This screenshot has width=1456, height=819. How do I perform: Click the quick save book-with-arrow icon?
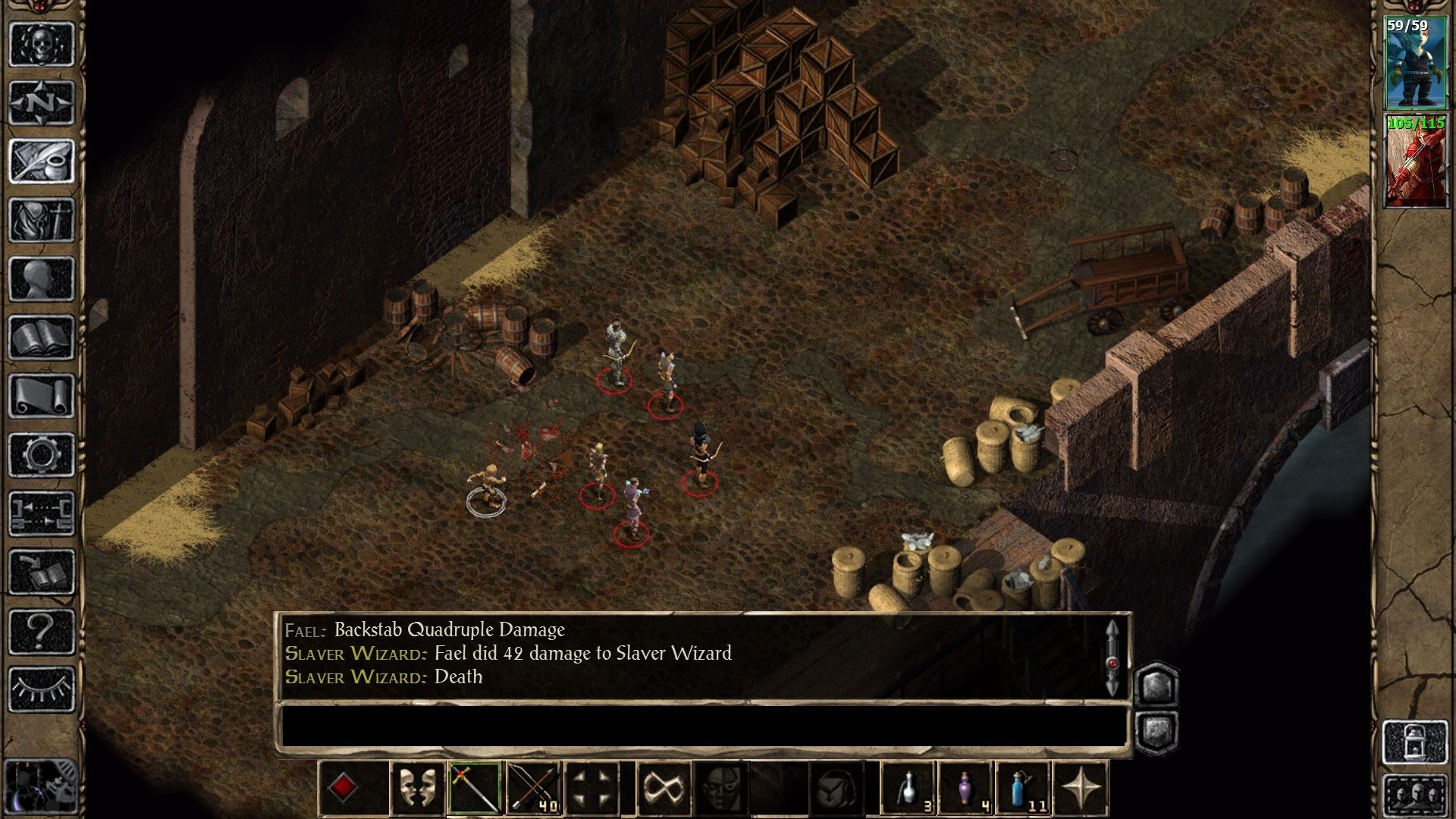[42, 573]
